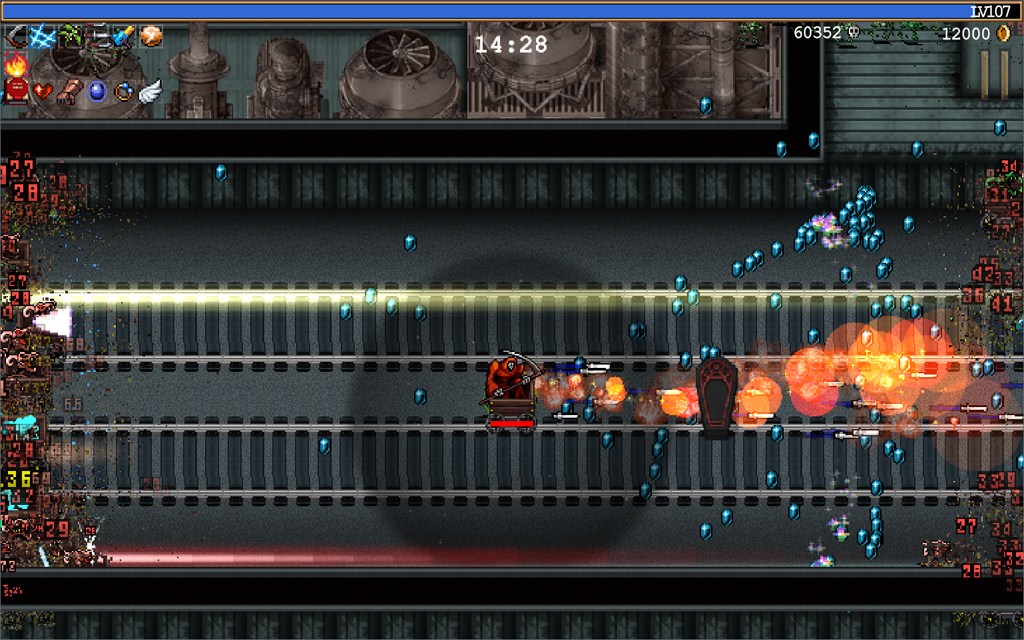Select the fire flame weapon icon
Screen dimensions: 1024x640
(16, 65)
